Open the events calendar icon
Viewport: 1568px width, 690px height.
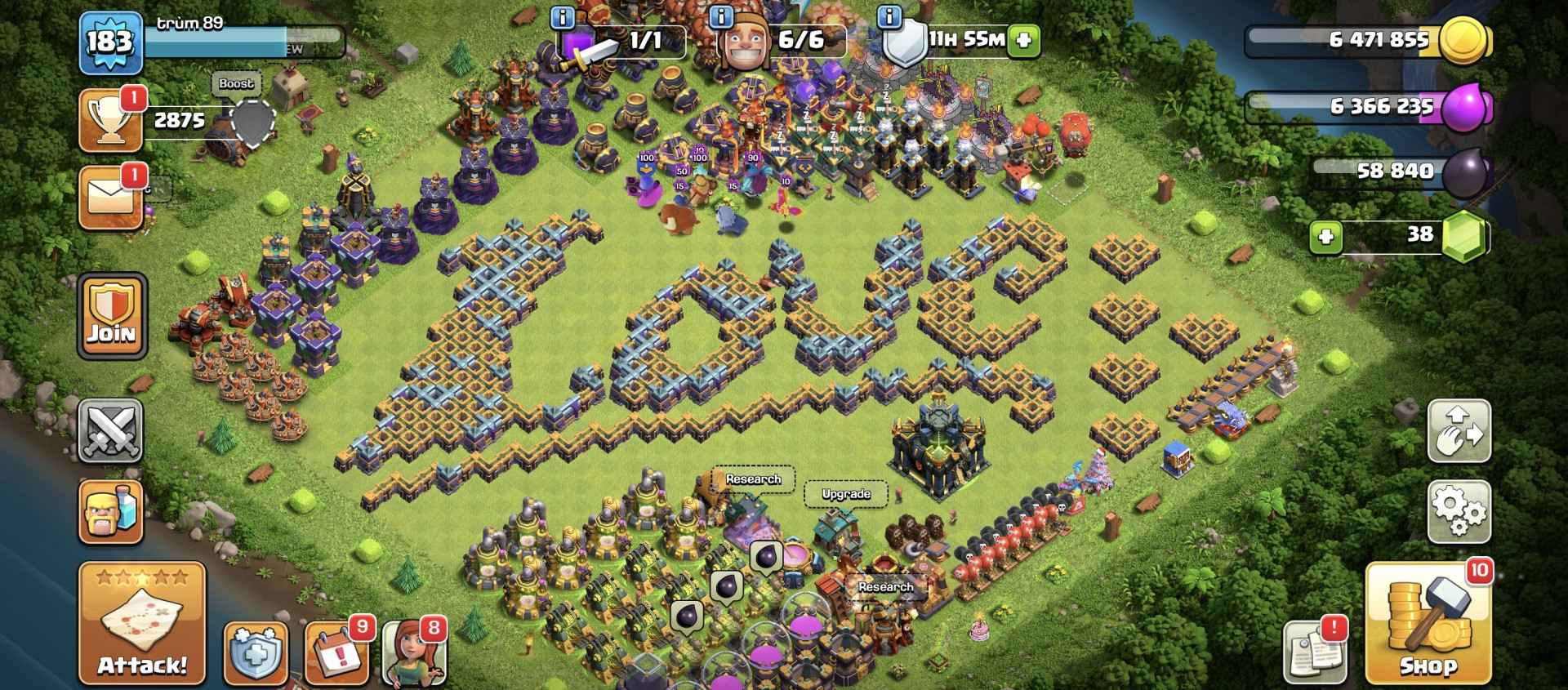click(x=336, y=653)
